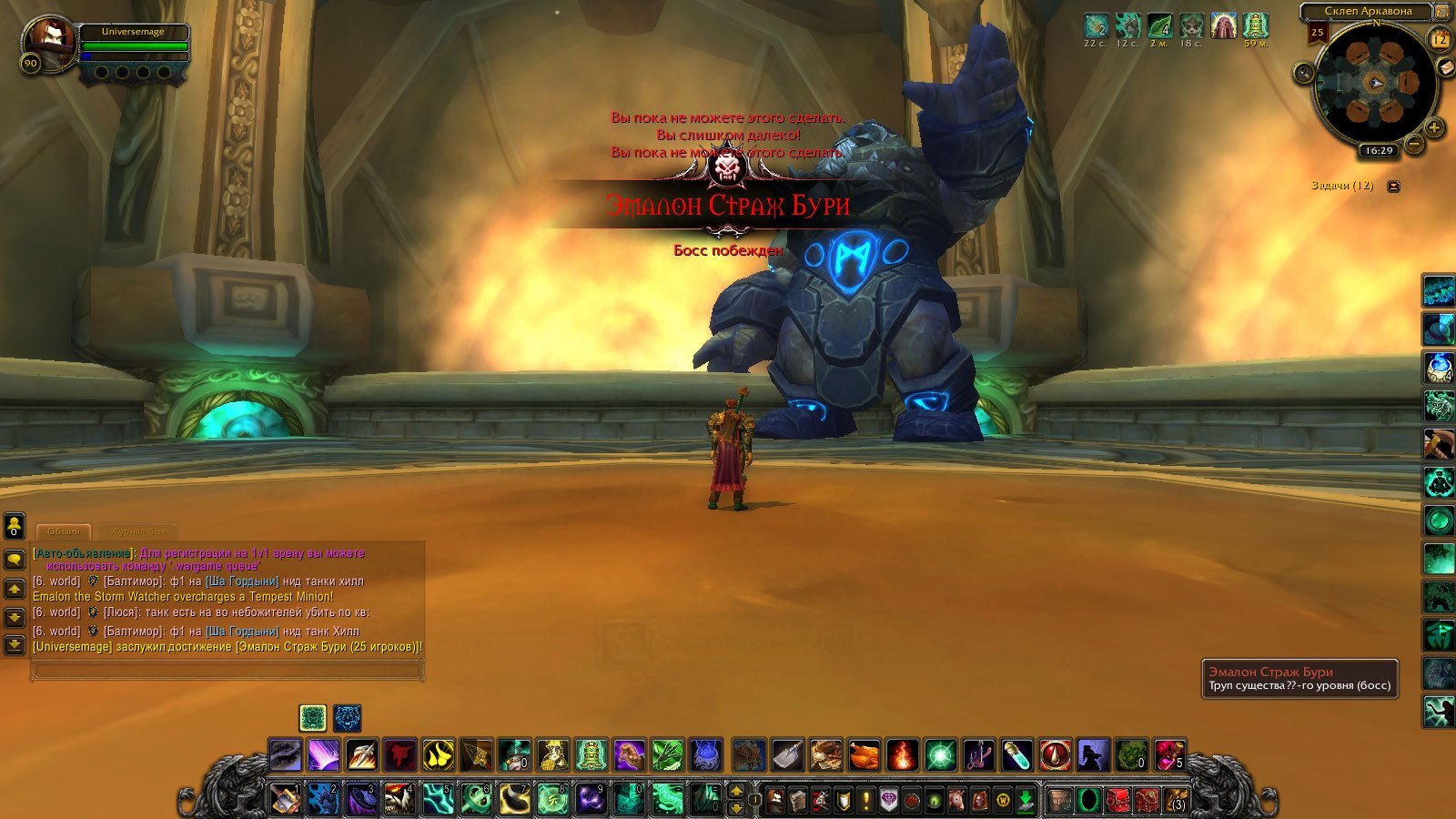Image resolution: width=1456 pixels, height=819 pixels.
Task: Switch to the Журнал боя chat tab
Action: [x=137, y=531]
